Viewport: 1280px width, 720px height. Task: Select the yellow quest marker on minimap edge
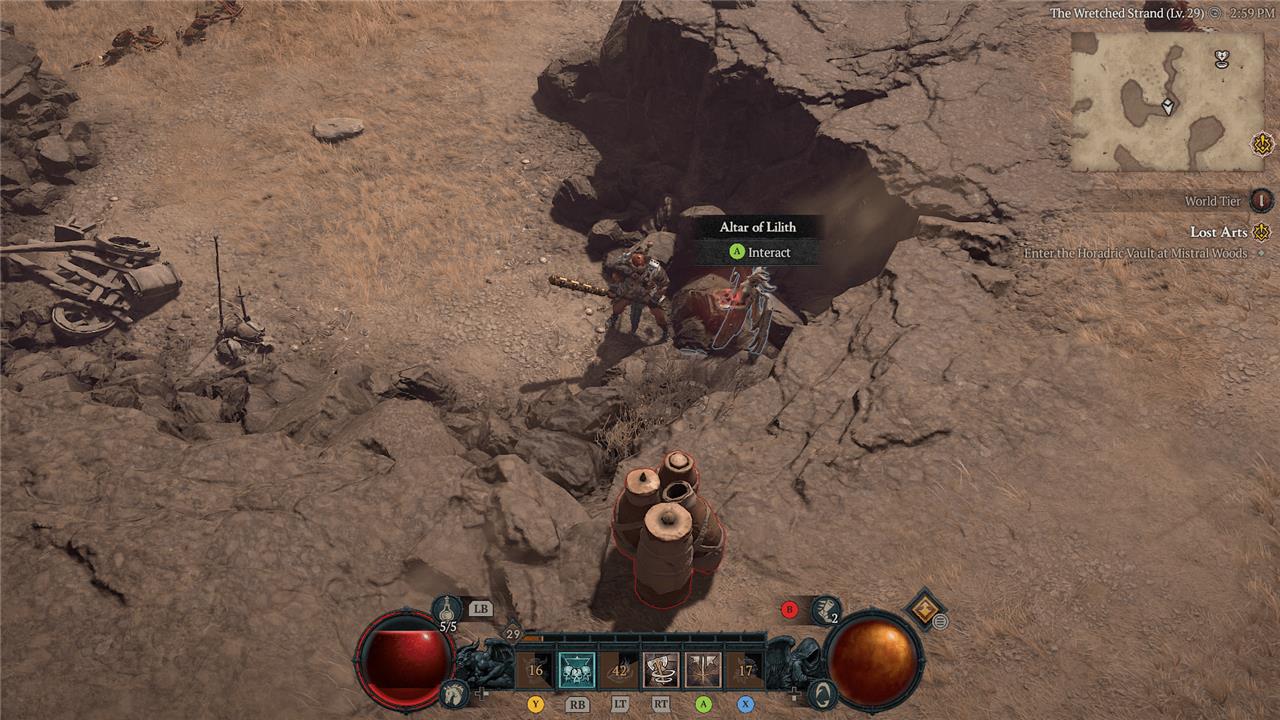point(1262,145)
